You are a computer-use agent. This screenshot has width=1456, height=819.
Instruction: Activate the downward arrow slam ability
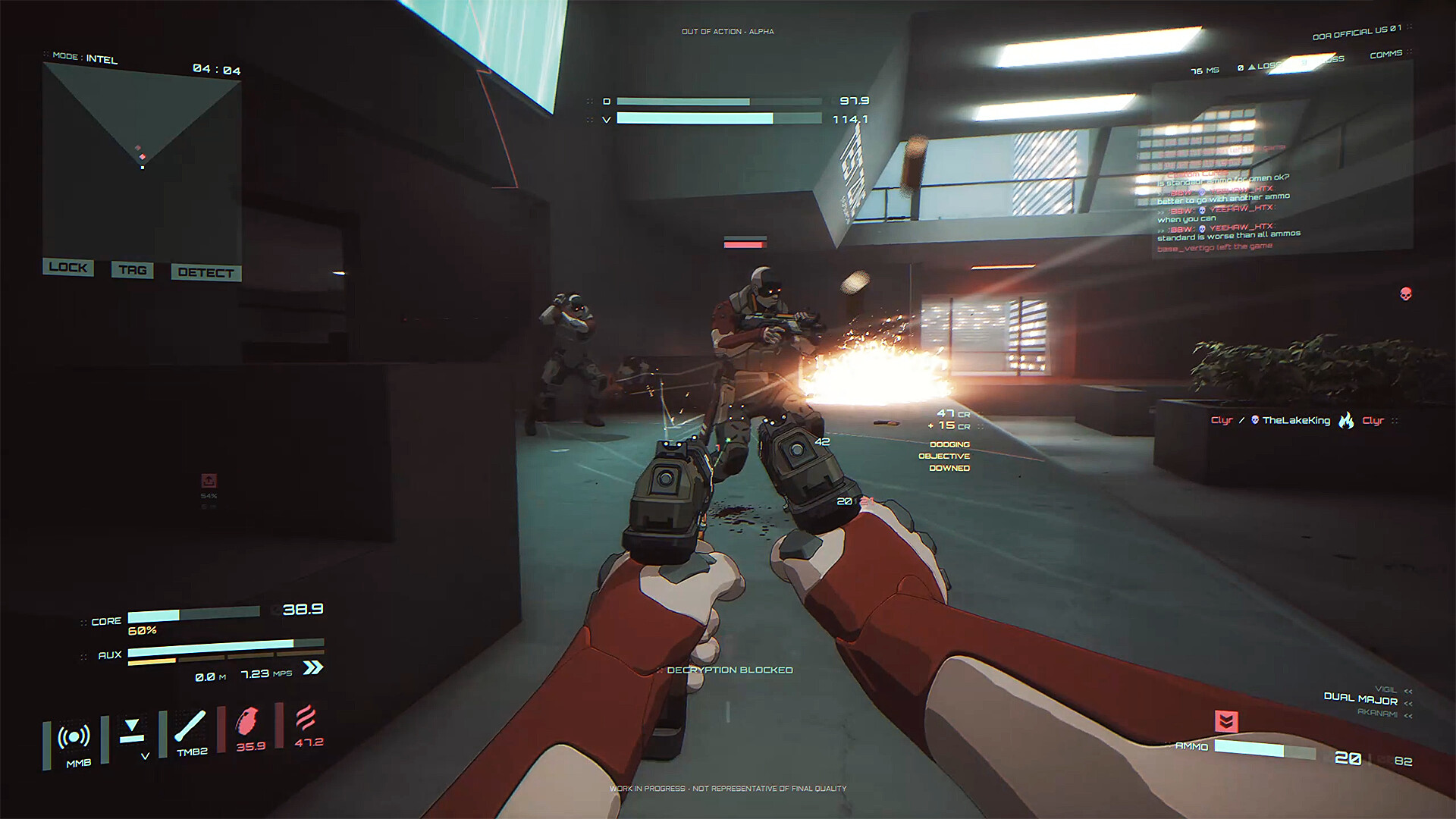coord(132,730)
